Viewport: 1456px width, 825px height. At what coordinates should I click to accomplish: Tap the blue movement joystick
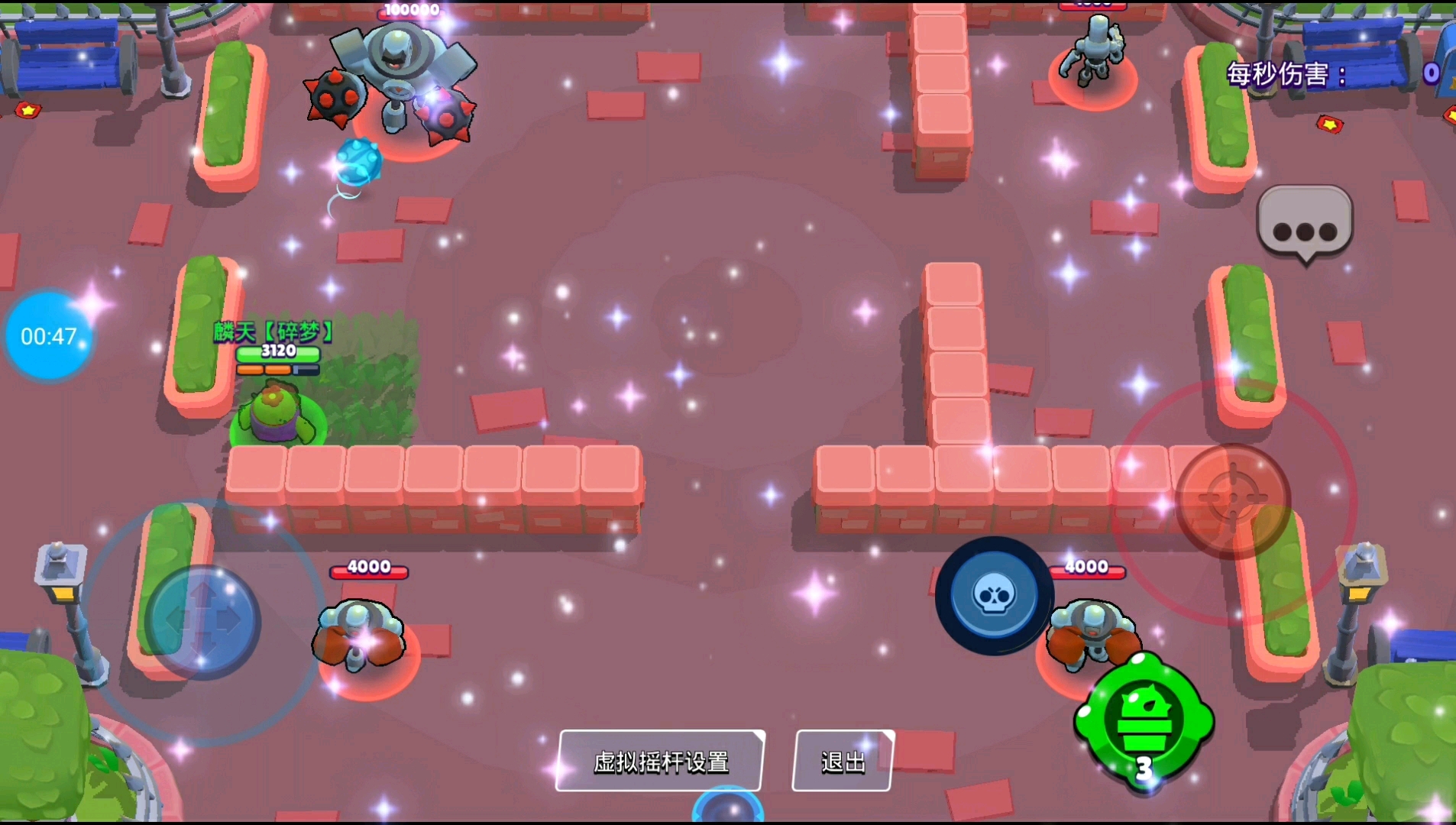[x=203, y=622]
